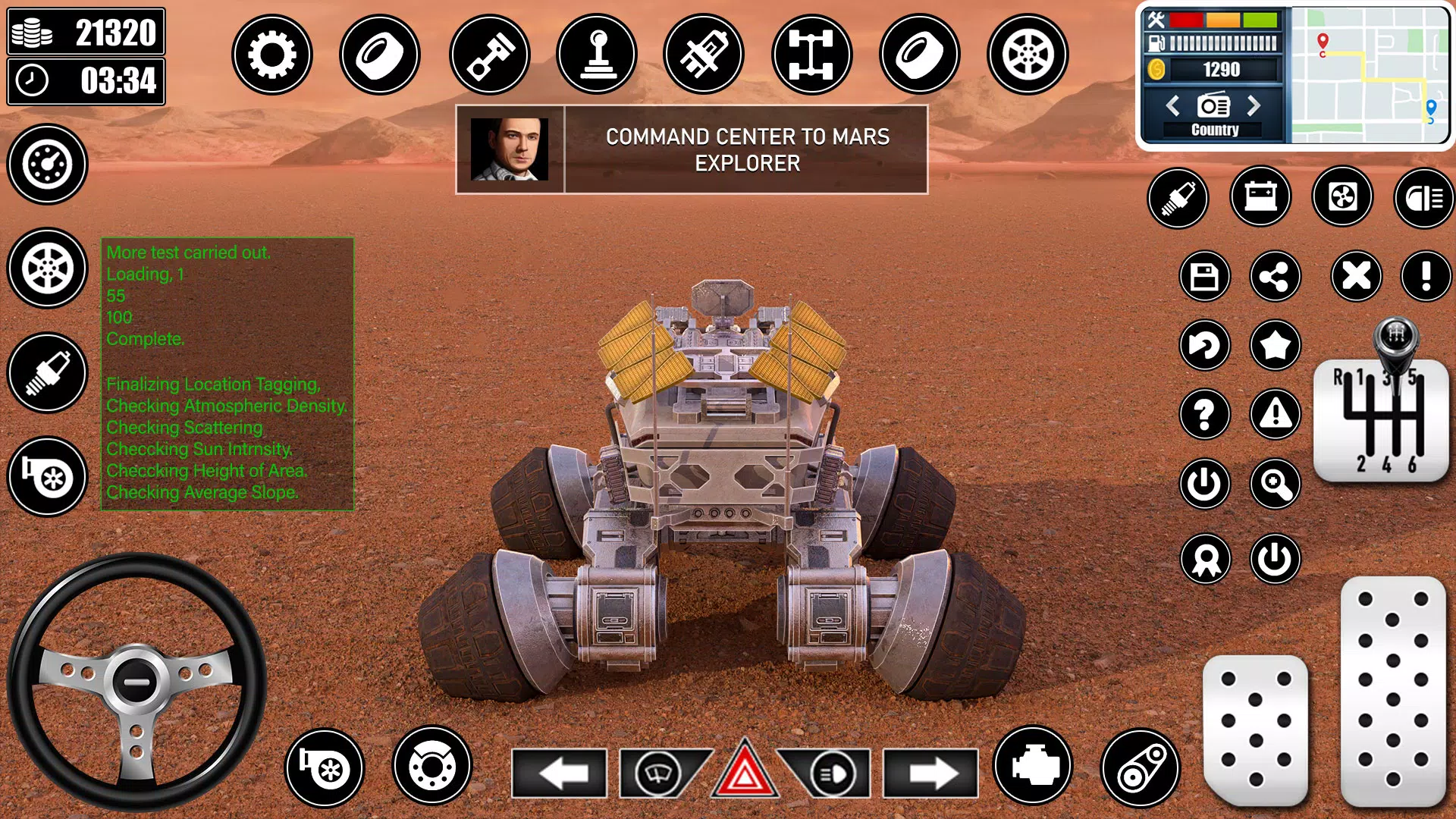Viewport: 1456px width, 819px height.
Task: Save game with floppy disk icon
Action: (x=1204, y=276)
